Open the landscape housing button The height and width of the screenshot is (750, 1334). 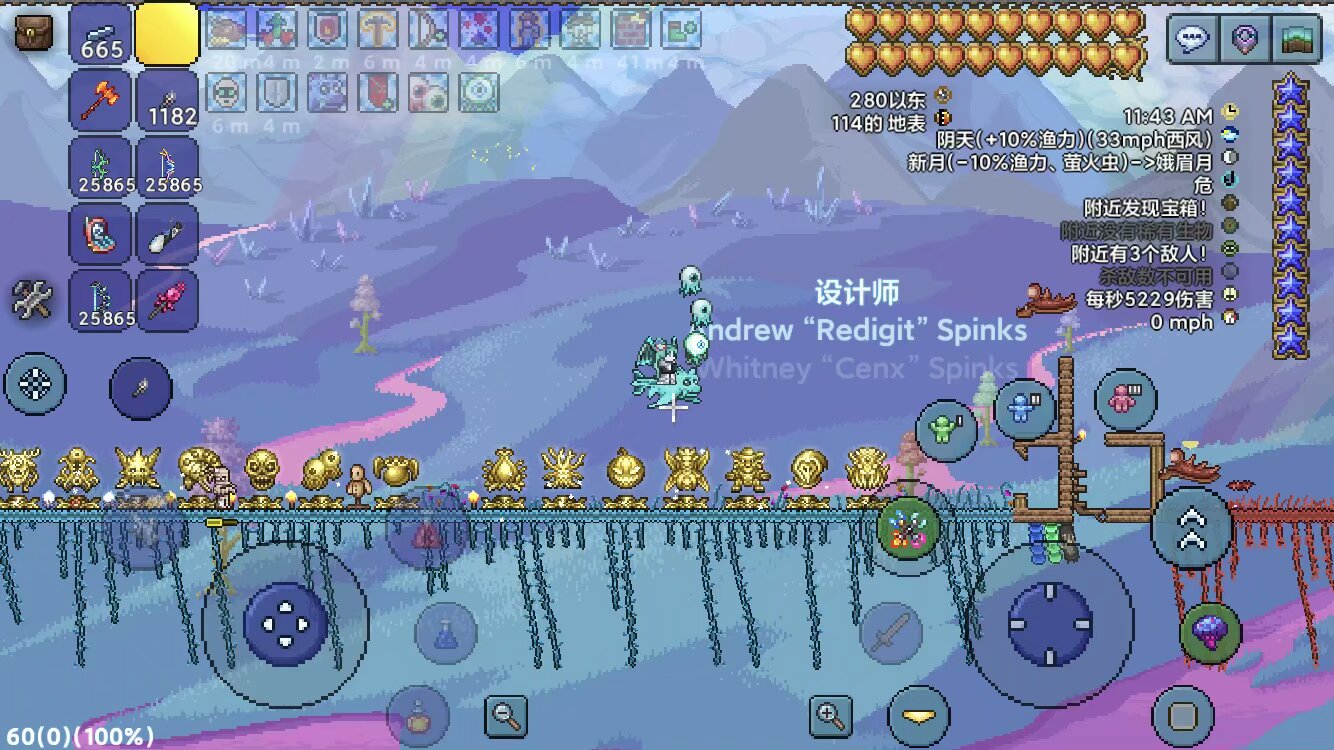1298,40
